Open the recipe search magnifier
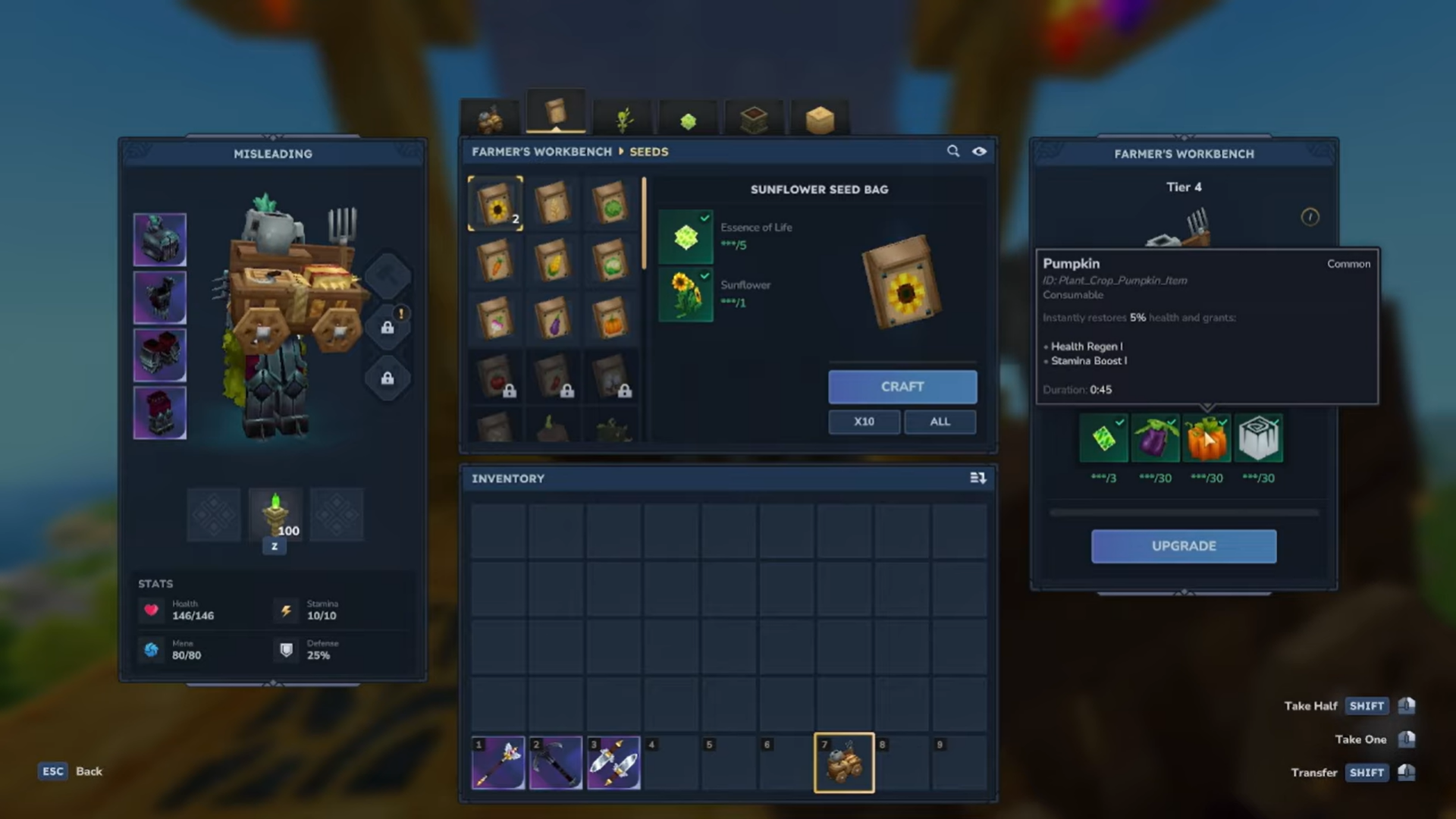The image size is (1456, 819). pos(953,152)
